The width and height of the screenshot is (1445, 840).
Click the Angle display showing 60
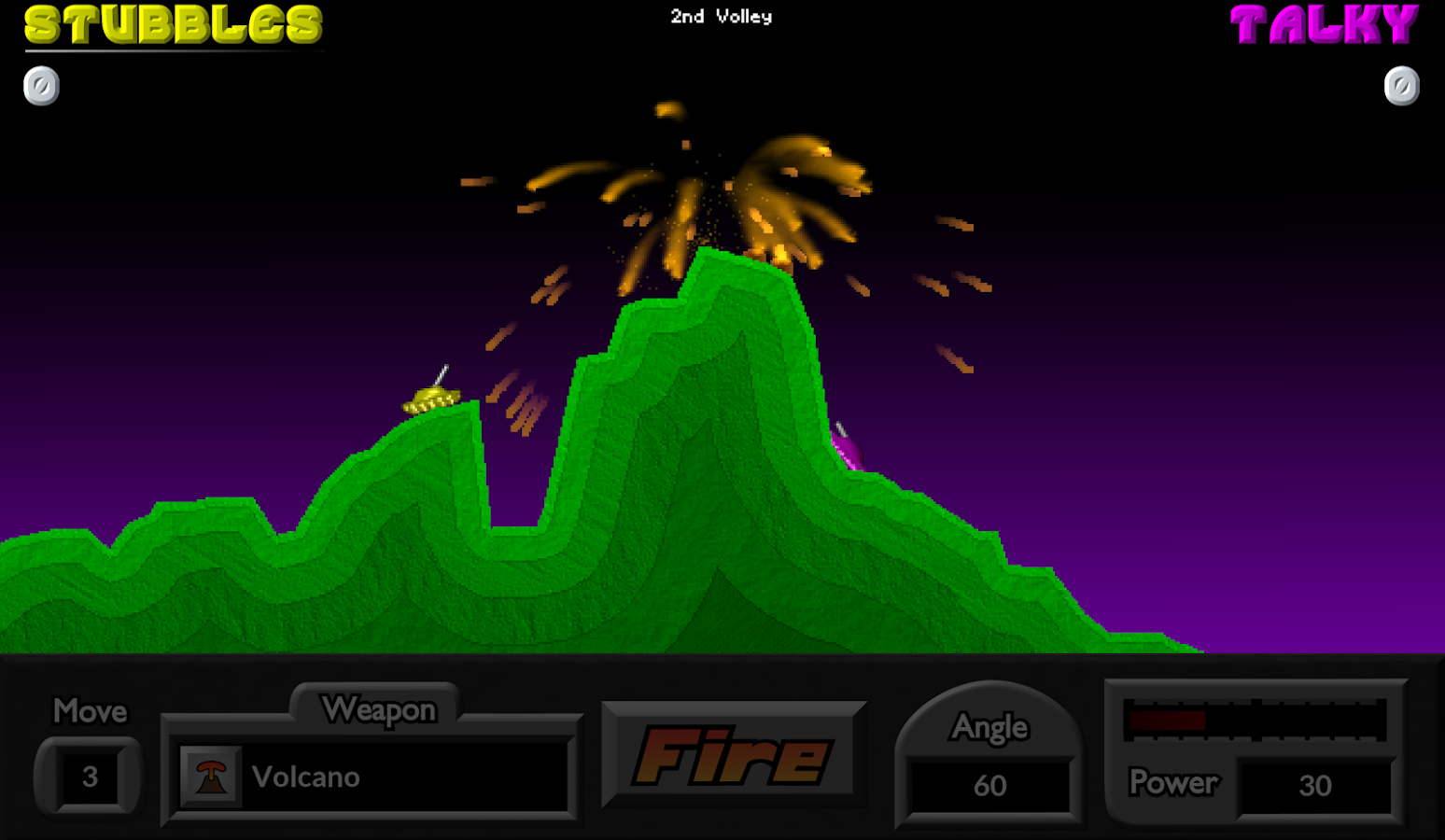click(989, 786)
